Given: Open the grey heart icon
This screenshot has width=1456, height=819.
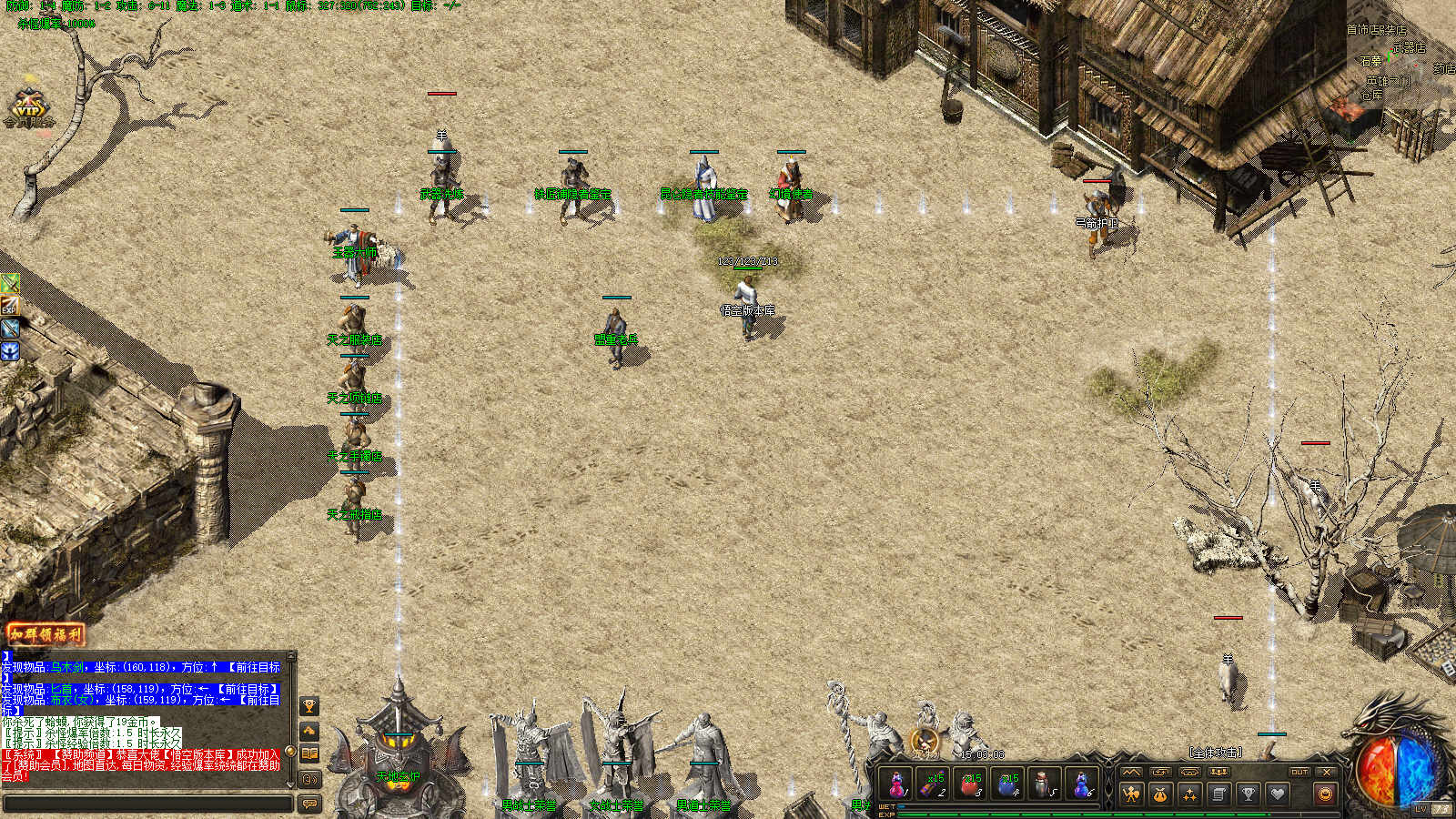Looking at the screenshot, I should point(1277,794).
